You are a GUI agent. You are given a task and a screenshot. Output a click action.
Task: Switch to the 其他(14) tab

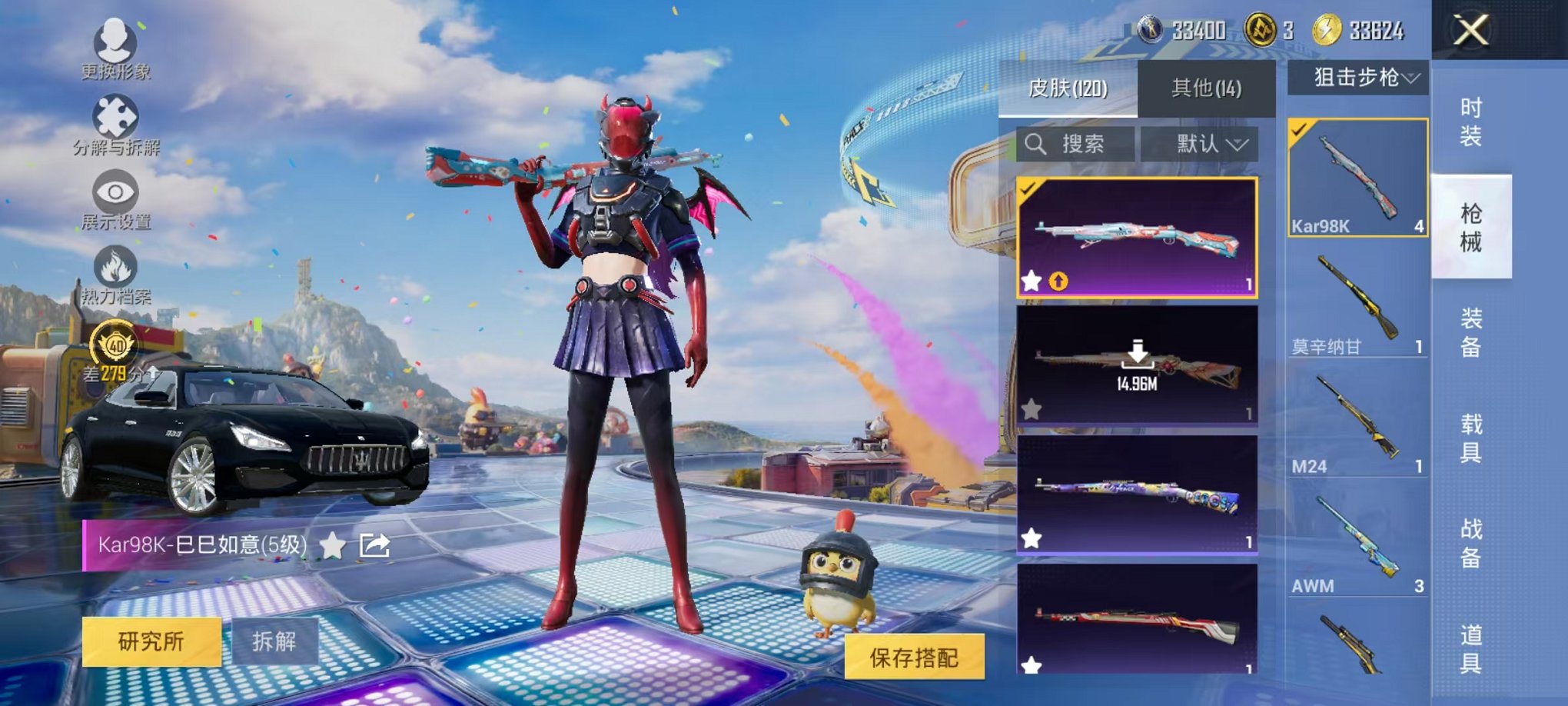tap(1208, 90)
